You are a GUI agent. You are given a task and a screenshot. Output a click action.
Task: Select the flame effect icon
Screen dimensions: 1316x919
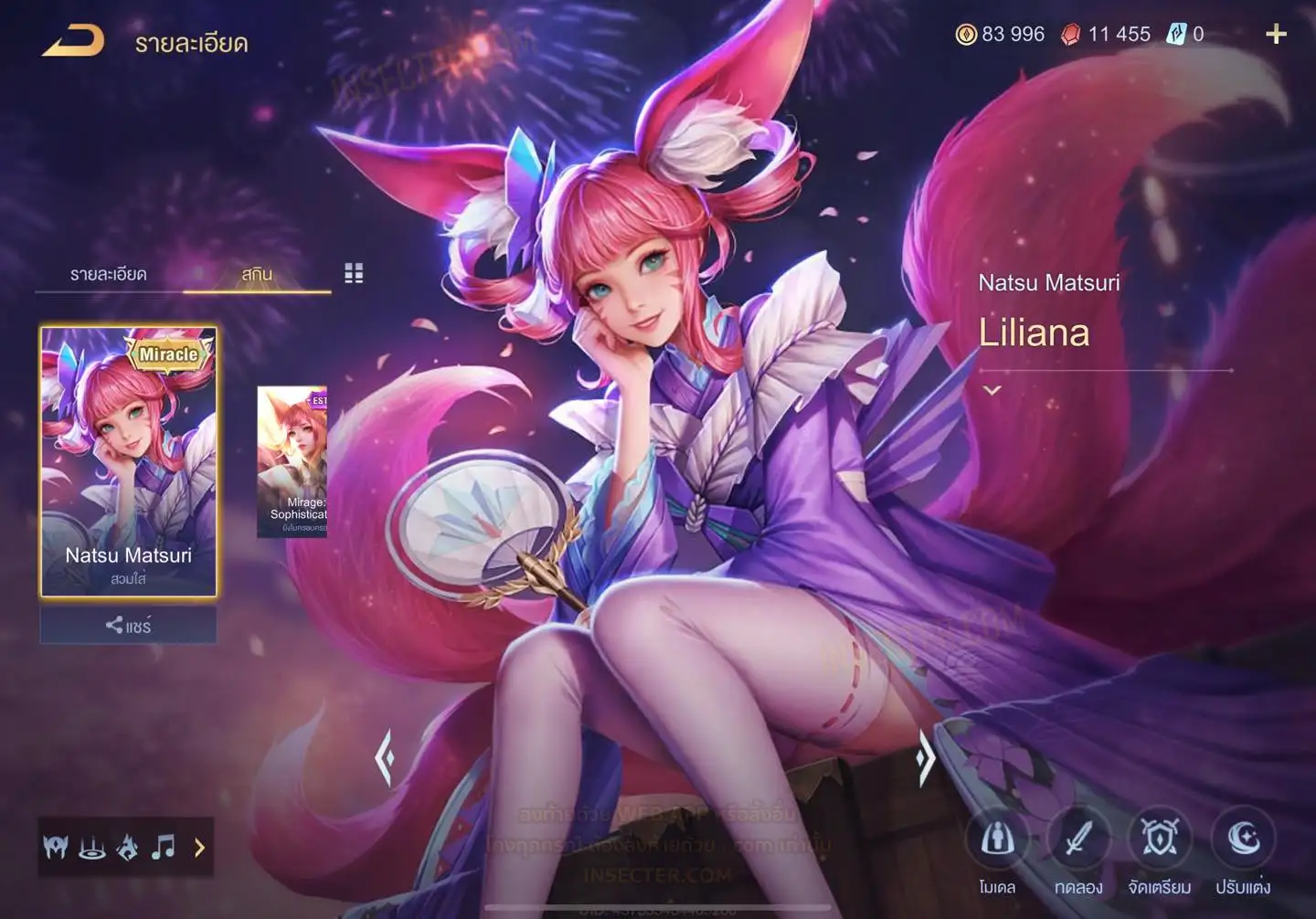128,848
